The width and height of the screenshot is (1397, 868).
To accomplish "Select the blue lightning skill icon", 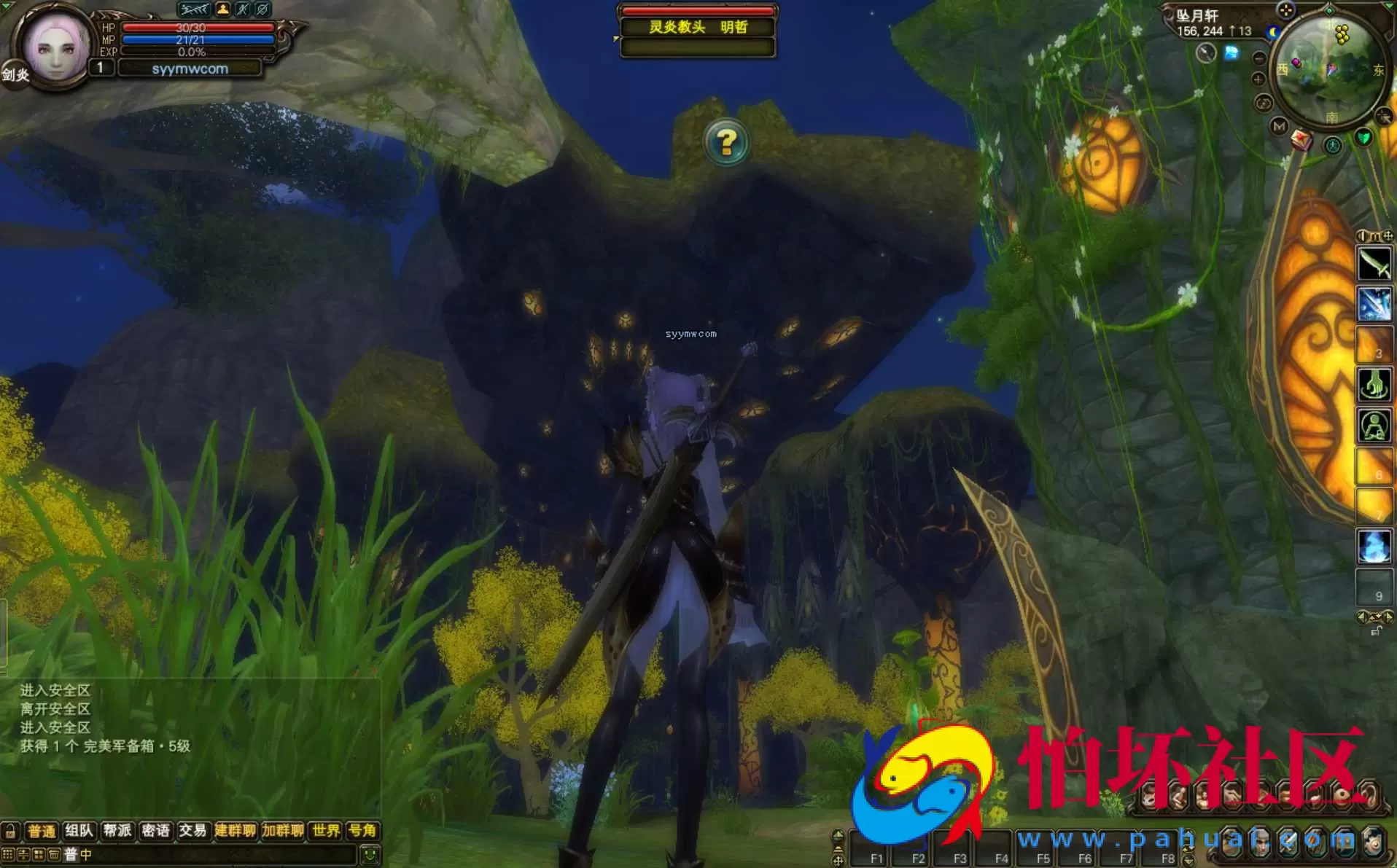I will tap(1373, 302).
